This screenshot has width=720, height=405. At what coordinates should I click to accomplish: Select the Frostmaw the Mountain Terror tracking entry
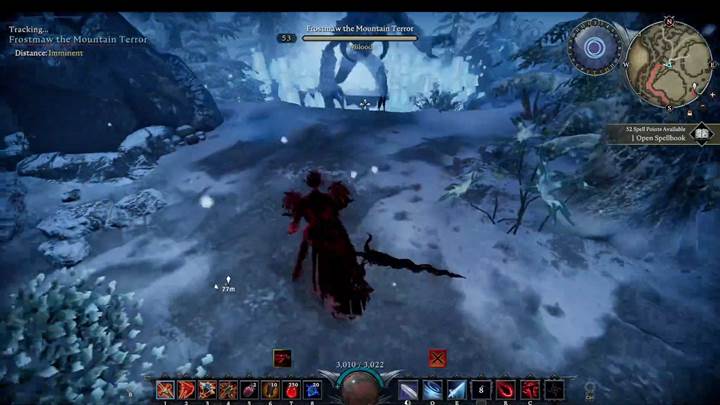78,40
